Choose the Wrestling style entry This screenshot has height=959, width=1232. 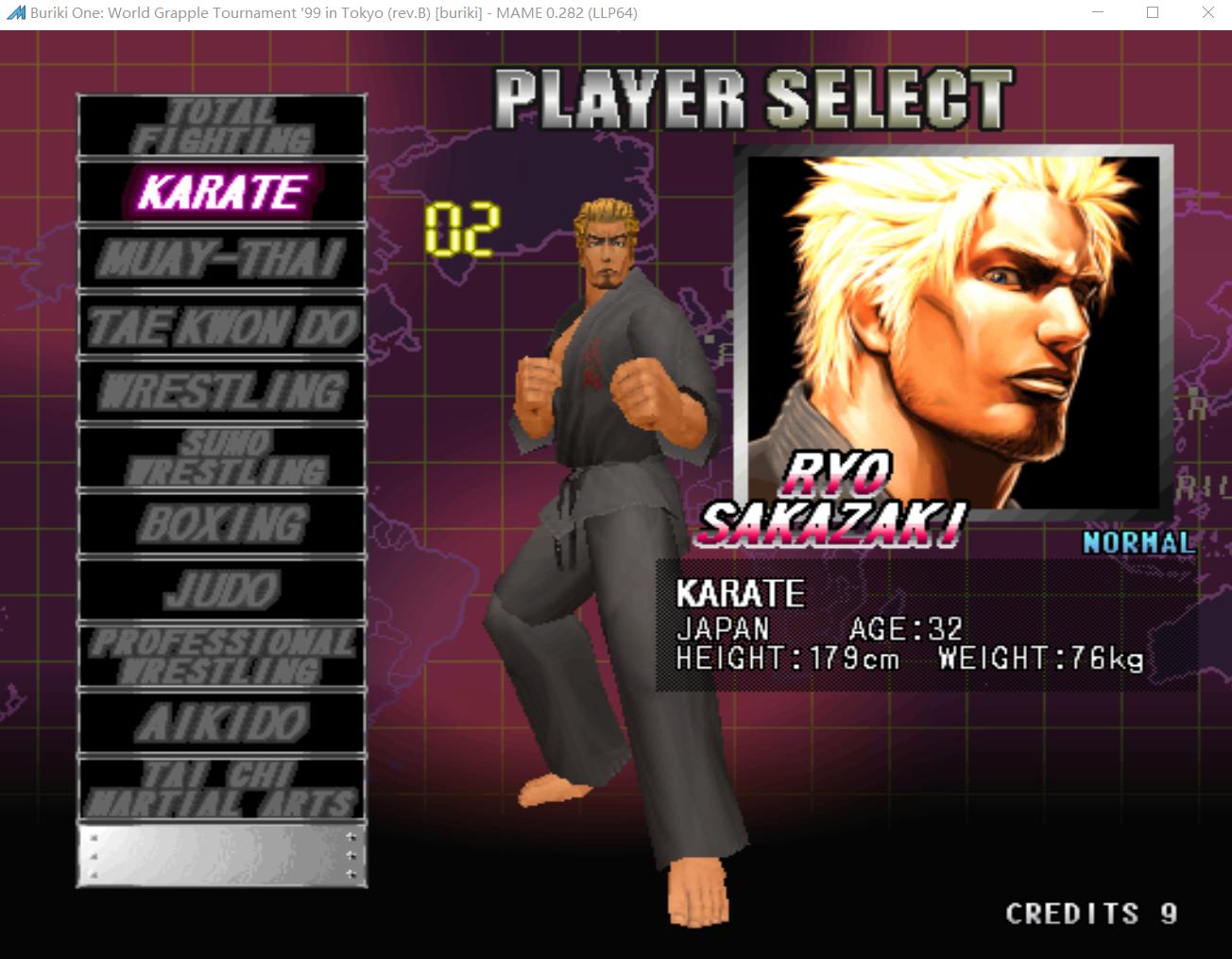(222, 391)
